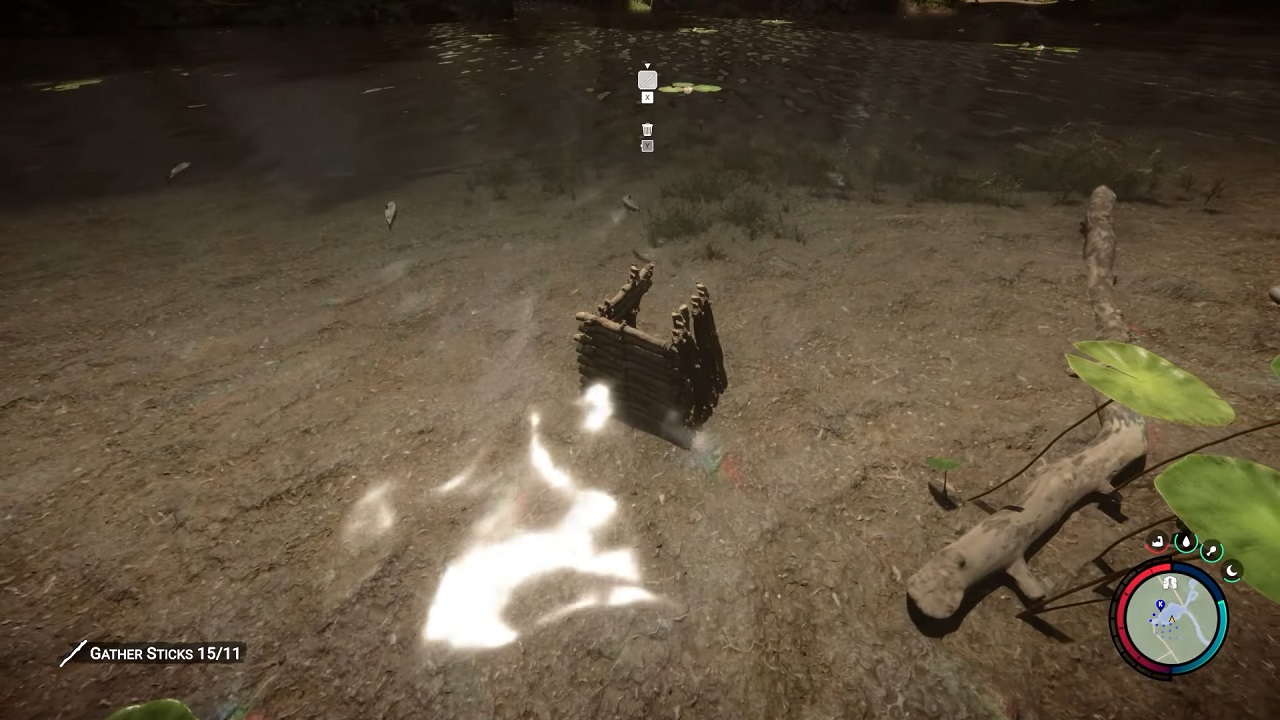Click the water droplet hydration icon near minimap
Viewport: 1280px width, 720px height.
click(1186, 542)
